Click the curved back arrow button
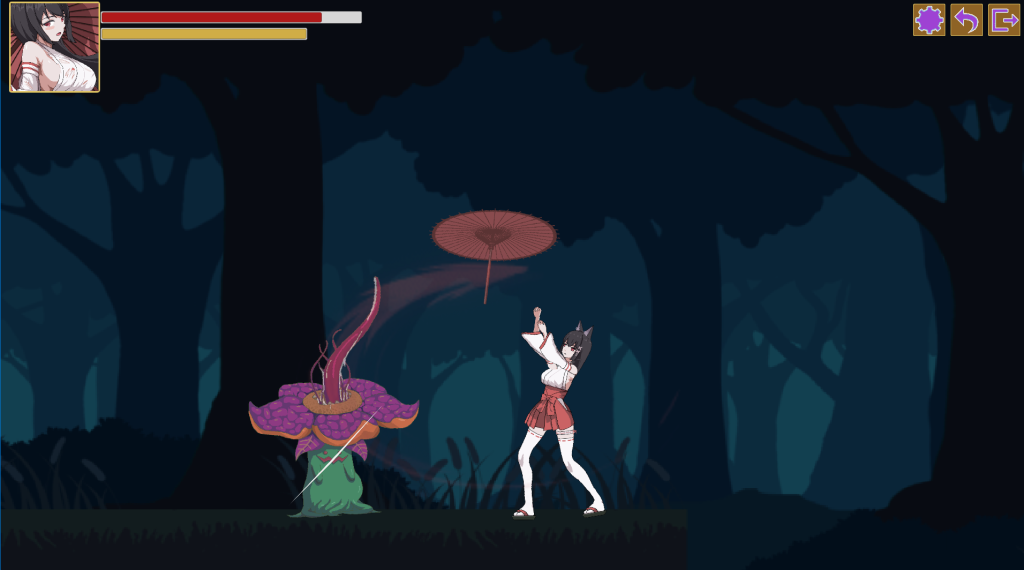Screen dimensions: 1024x570 tap(966, 20)
